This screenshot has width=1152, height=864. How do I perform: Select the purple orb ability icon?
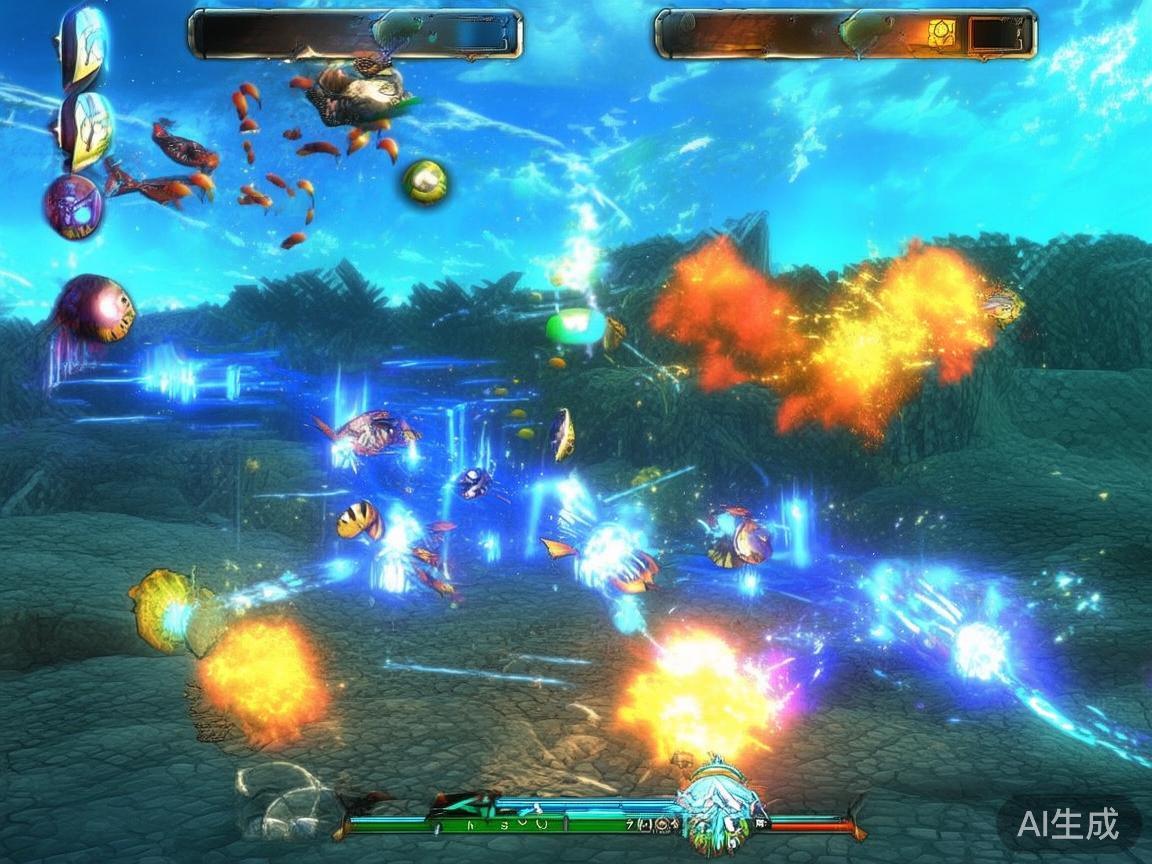click(x=73, y=207)
